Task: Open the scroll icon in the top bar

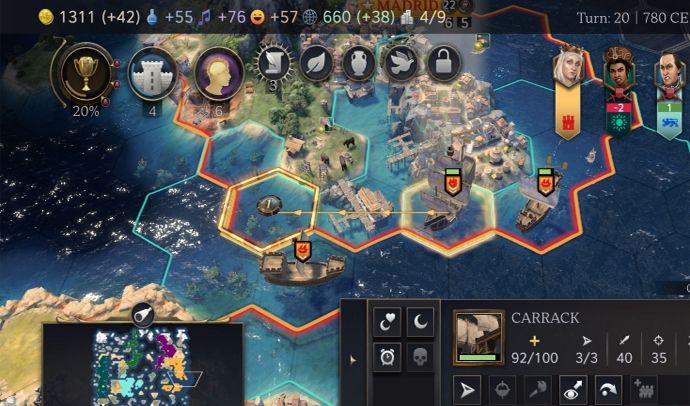Action: (273, 64)
